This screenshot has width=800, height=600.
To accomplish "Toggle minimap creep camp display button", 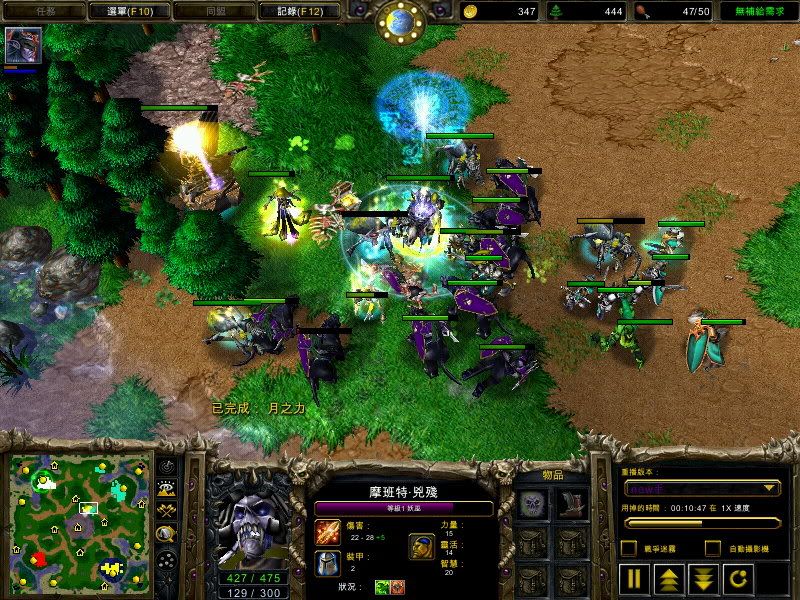I will click(x=166, y=534).
